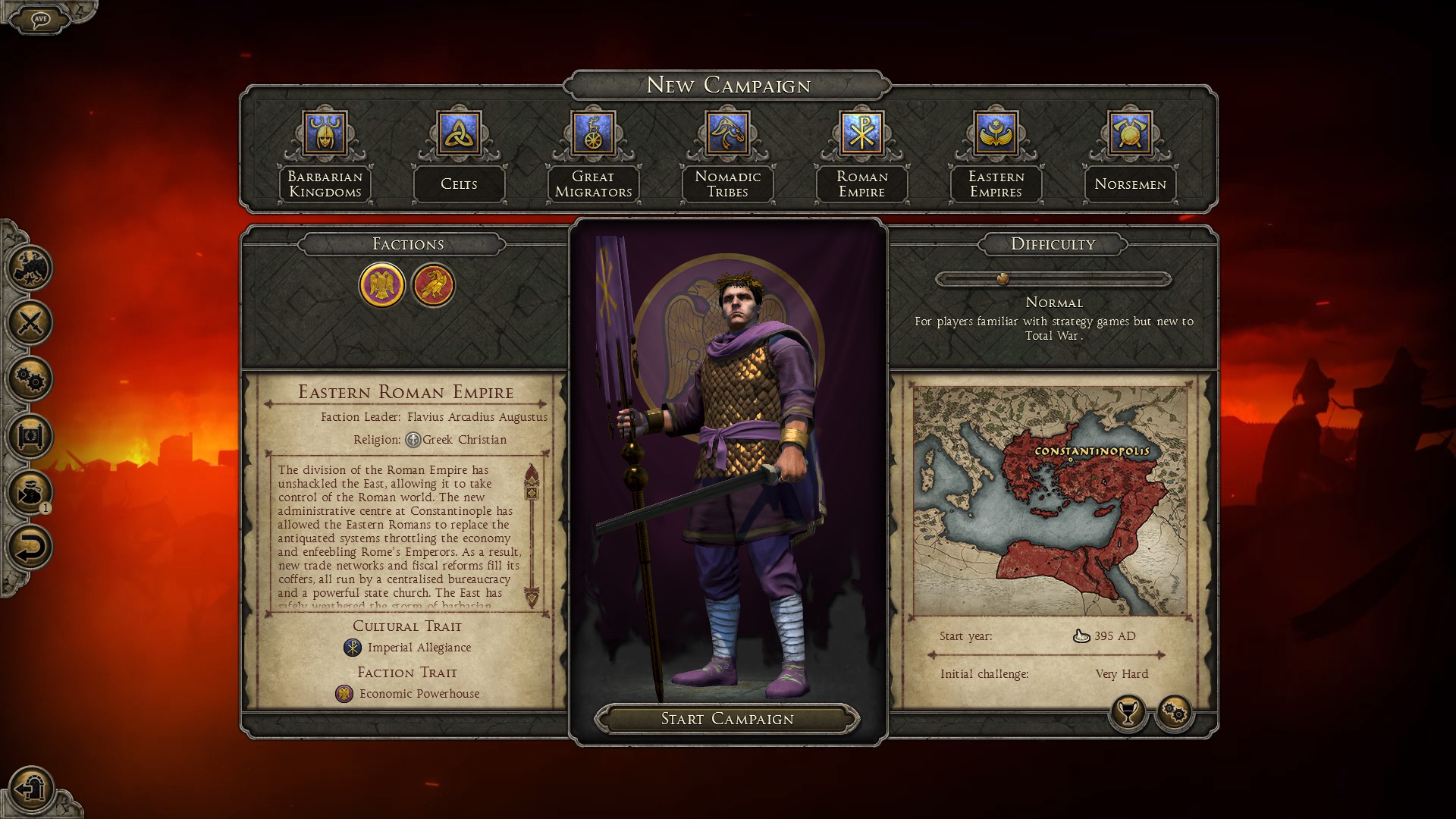Select Nomadic Tribes culture group
1456x819 pixels.
point(727,155)
